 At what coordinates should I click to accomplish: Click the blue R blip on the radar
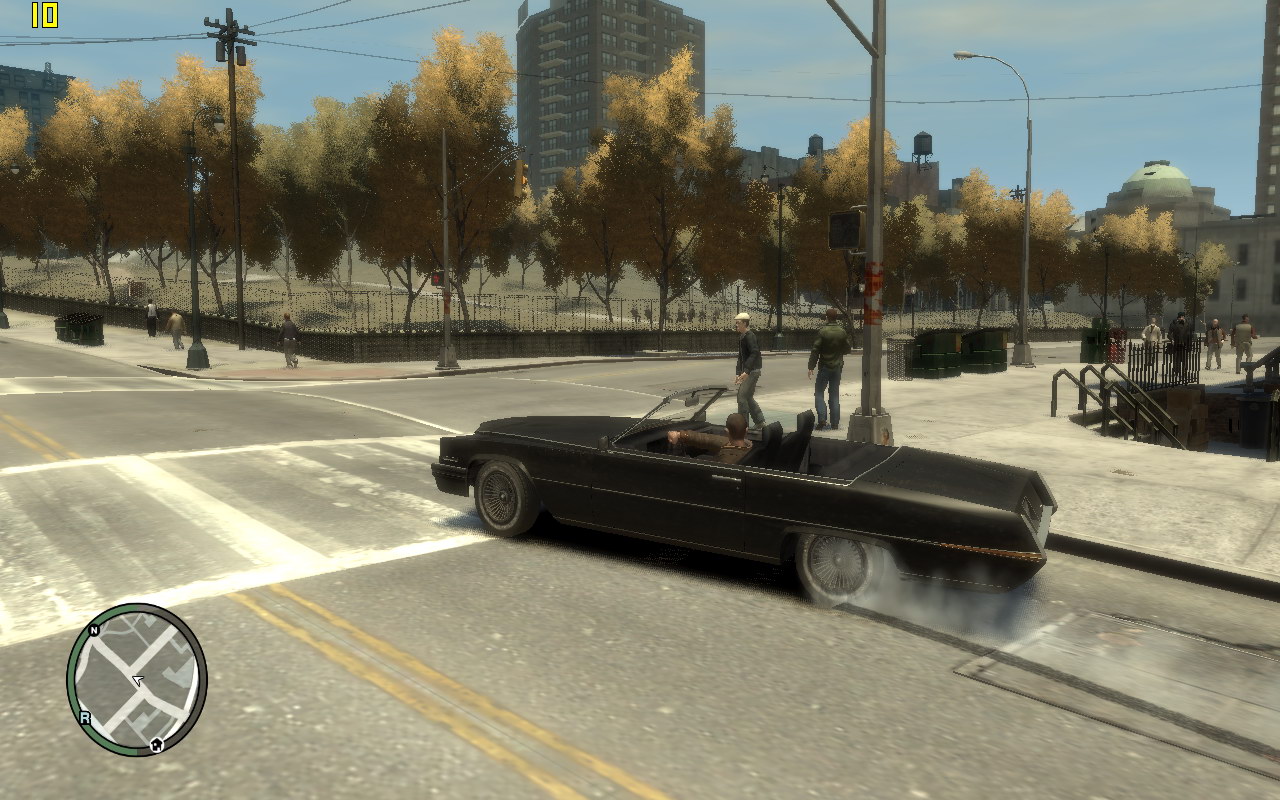tap(85, 717)
